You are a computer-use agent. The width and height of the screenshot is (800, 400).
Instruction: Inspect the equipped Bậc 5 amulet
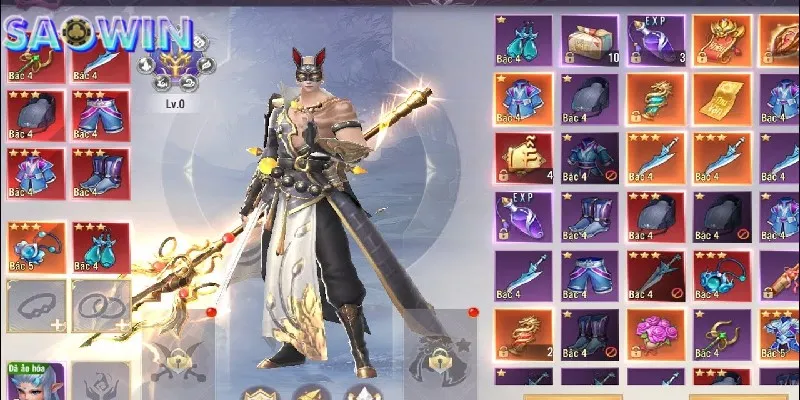(36, 247)
